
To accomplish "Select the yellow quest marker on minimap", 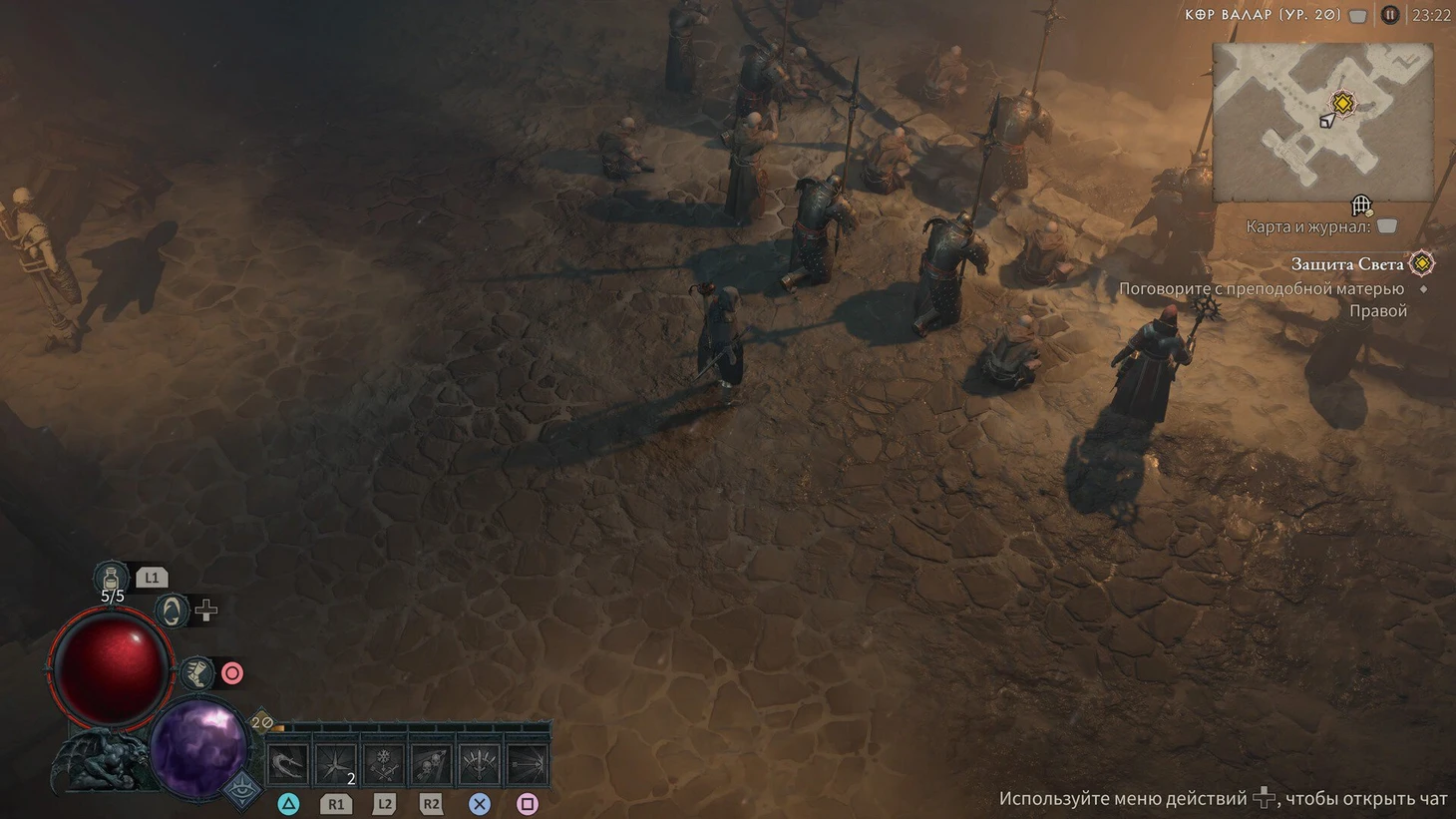I will tap(1342, 103).
